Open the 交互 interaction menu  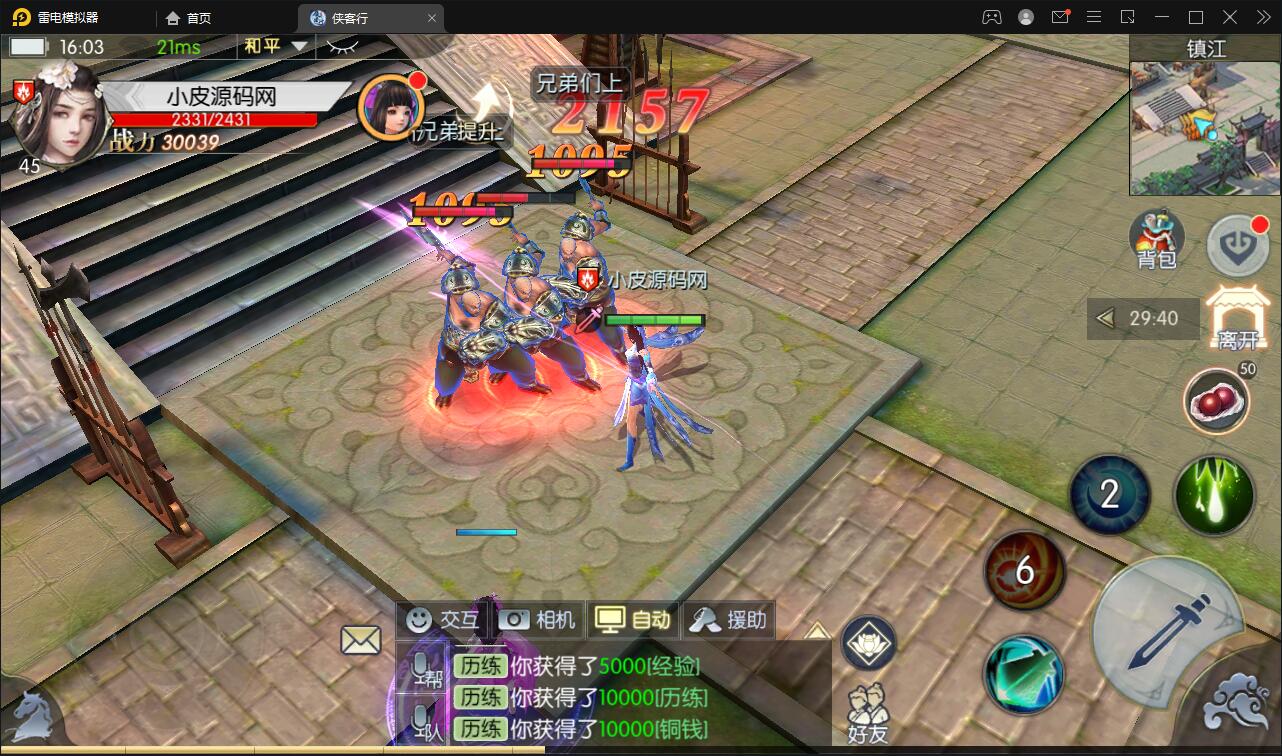coord(442,620)
